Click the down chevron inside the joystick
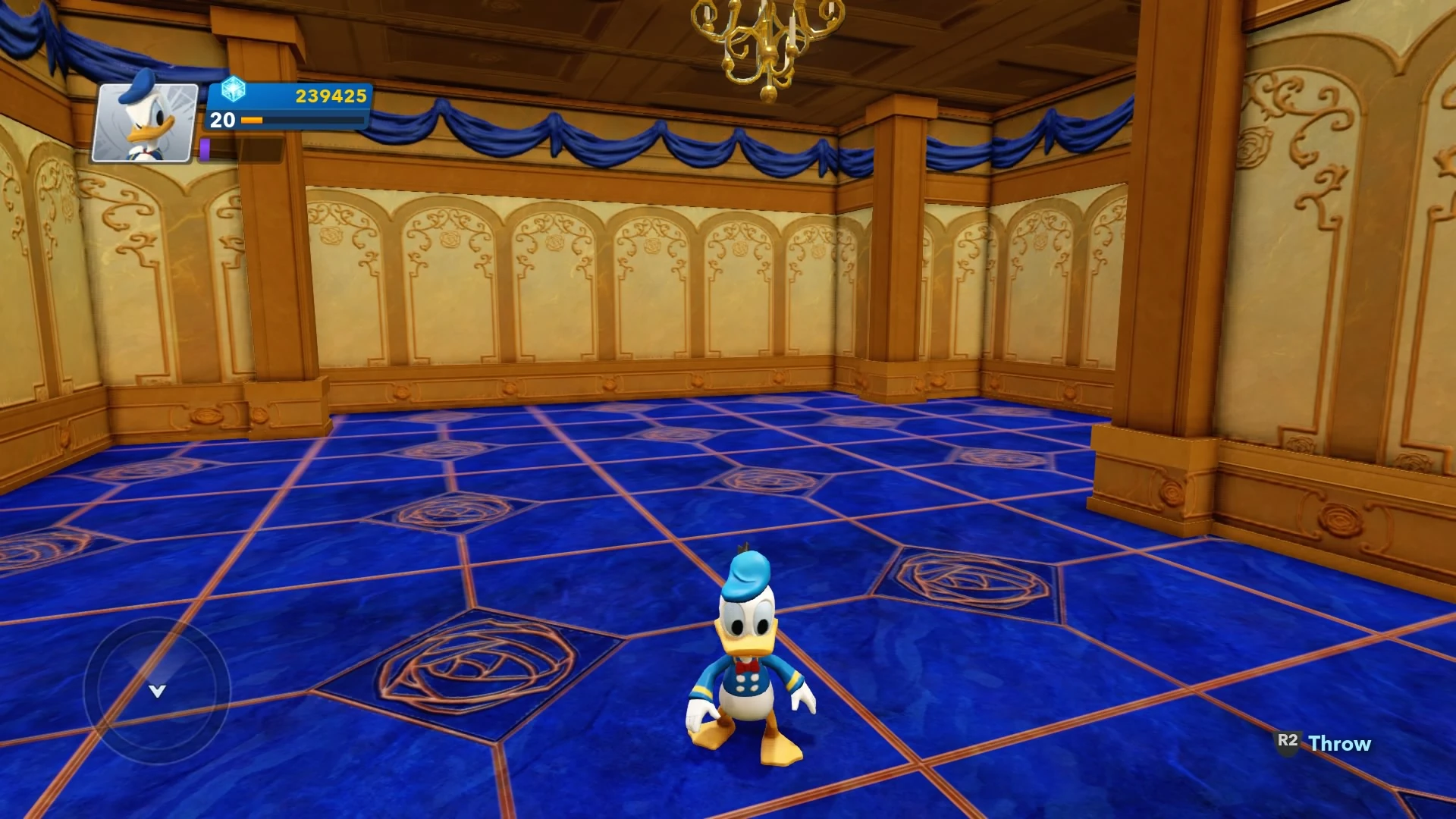Viewport: 1456px width, 819px height. (x=157, y=690)
